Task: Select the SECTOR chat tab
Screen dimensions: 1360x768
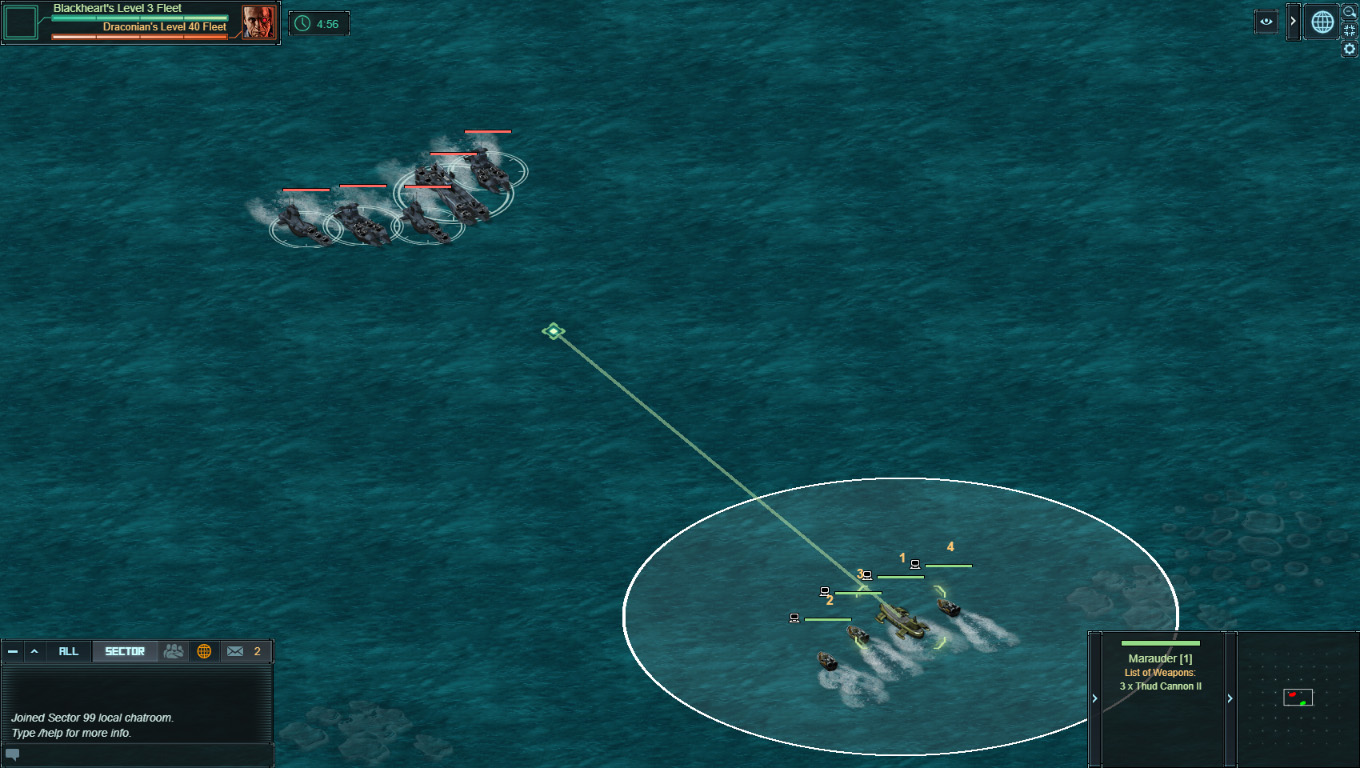Action: pos(125,651)
